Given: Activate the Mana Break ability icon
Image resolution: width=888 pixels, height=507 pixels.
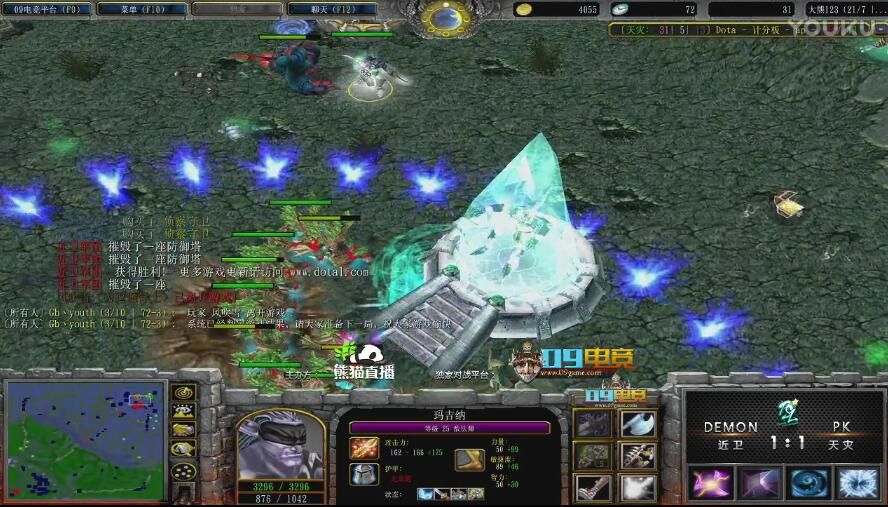Looking at the screenshot, I should 711,484.
